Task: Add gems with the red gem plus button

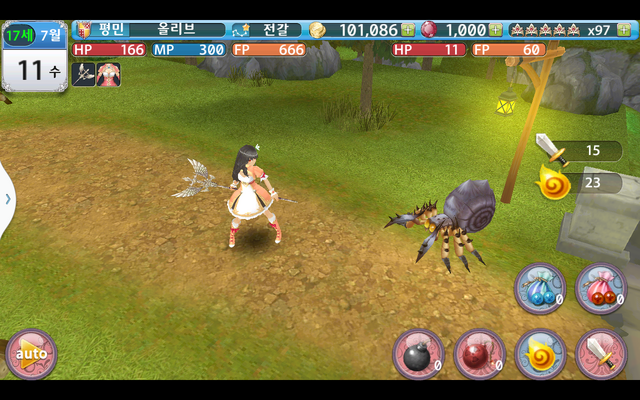Action: [496, 30]
